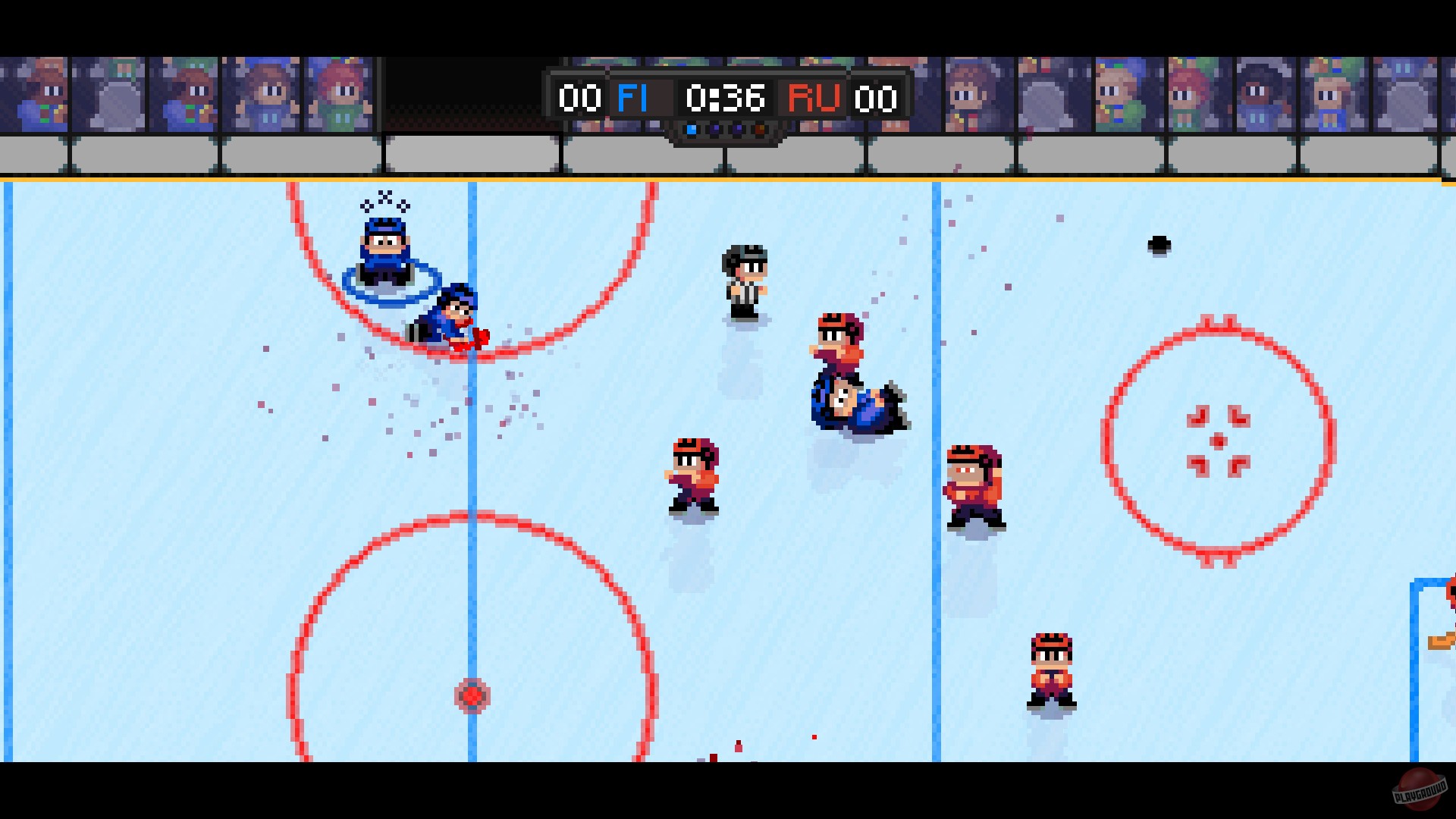Click the red player at bottom right
Image resolution: width=1456 pixels, height=819 pixels.
coord(1051,667)
